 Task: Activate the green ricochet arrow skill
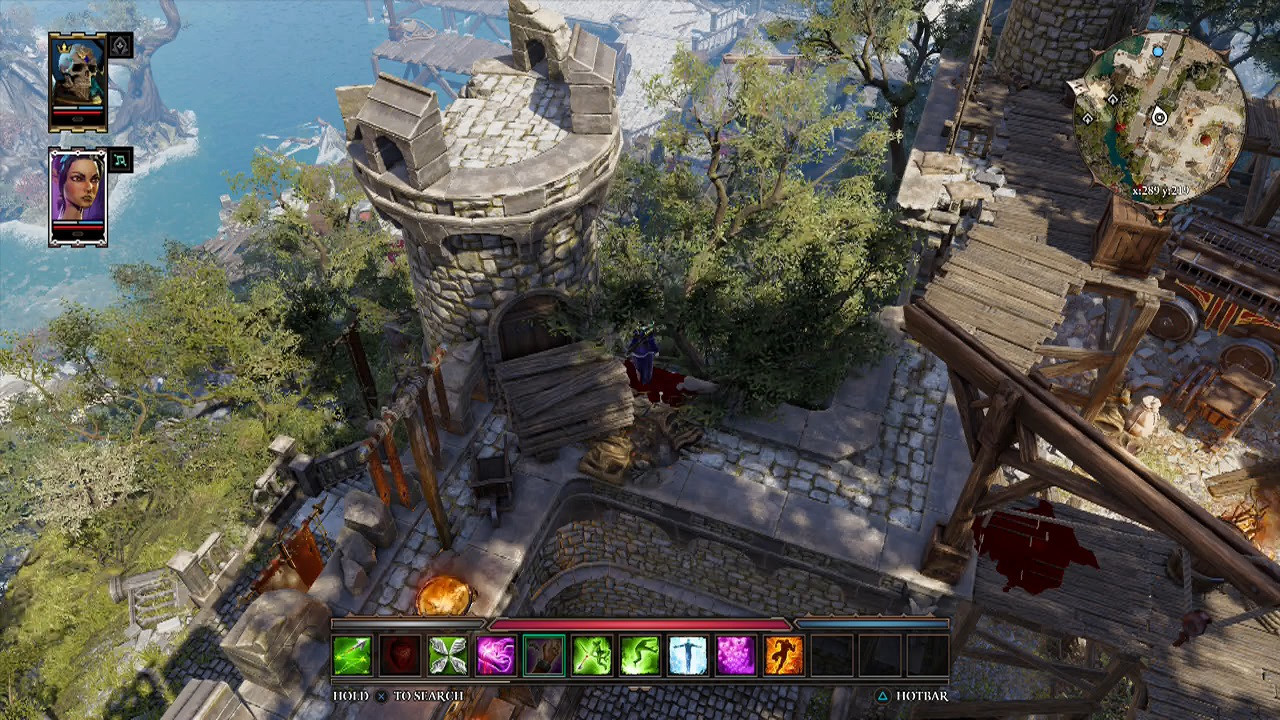[x=352, y=656]
